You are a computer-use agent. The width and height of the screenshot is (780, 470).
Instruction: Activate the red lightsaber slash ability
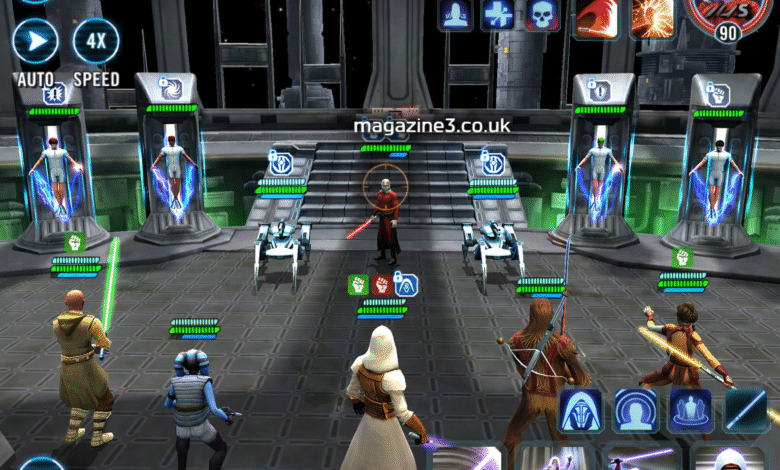click(595, 16)
